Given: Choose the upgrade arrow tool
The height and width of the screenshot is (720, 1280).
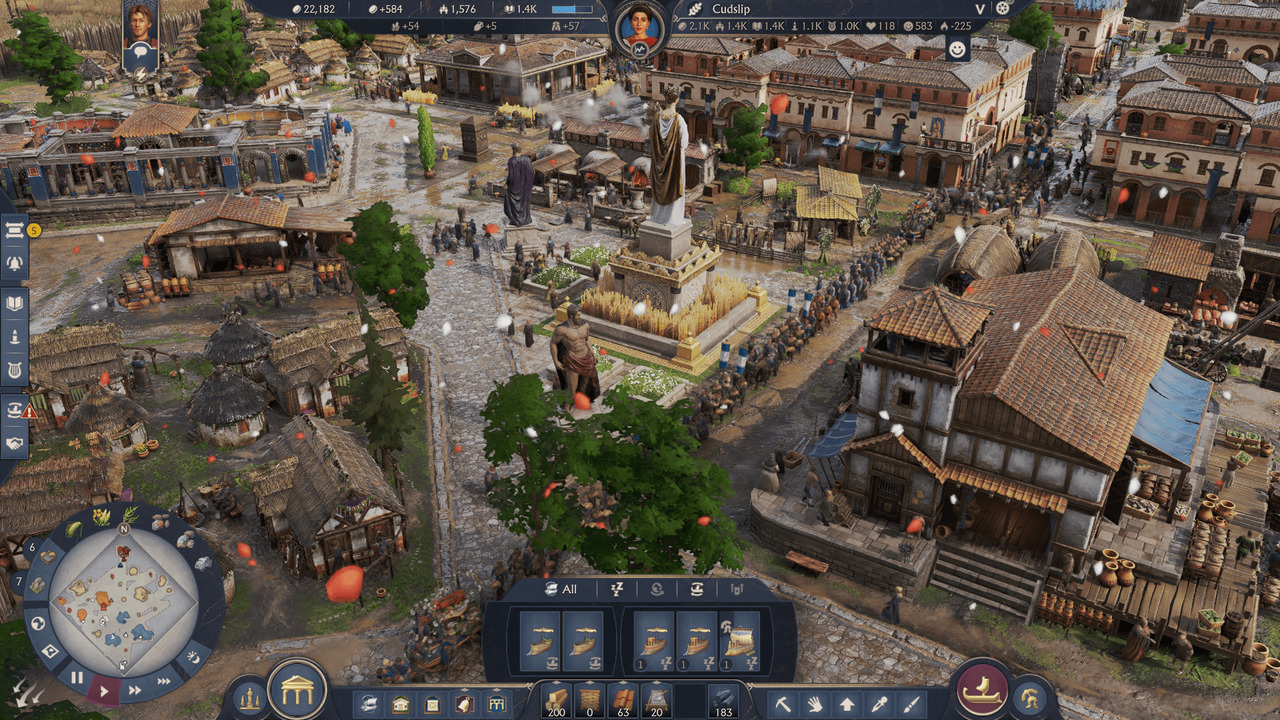Looking at the screenshot, I should (846, 704).
